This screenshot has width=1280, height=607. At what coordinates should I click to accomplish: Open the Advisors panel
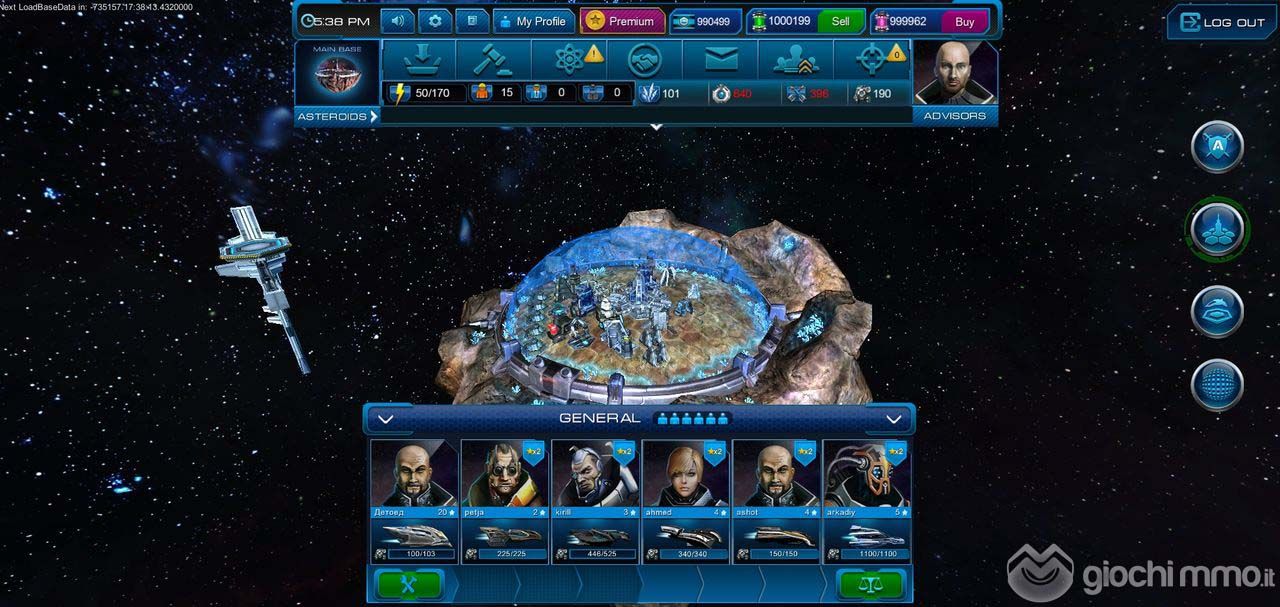(x=955, y=82)
